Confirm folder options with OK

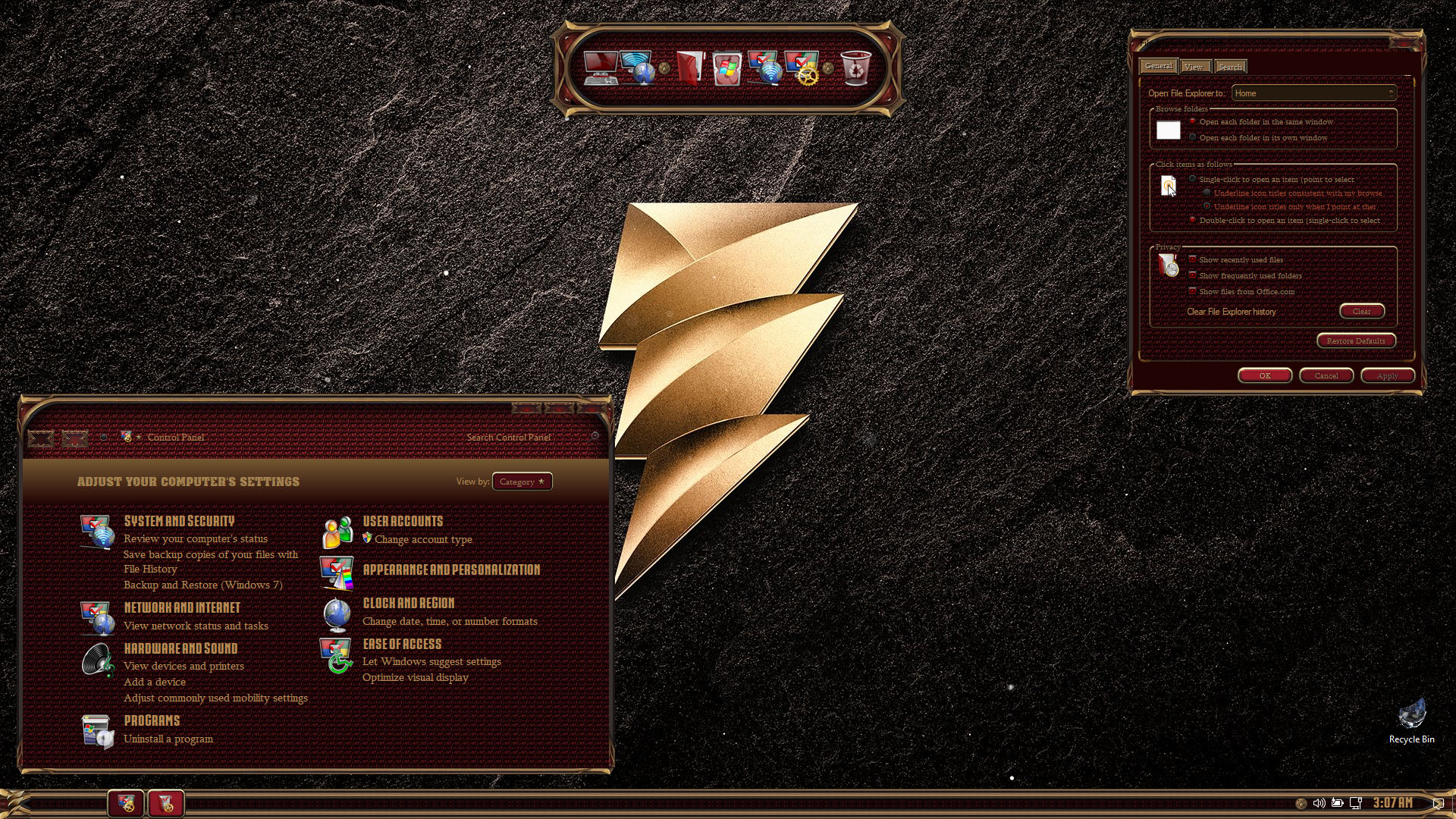click(x=1264, y=375)
